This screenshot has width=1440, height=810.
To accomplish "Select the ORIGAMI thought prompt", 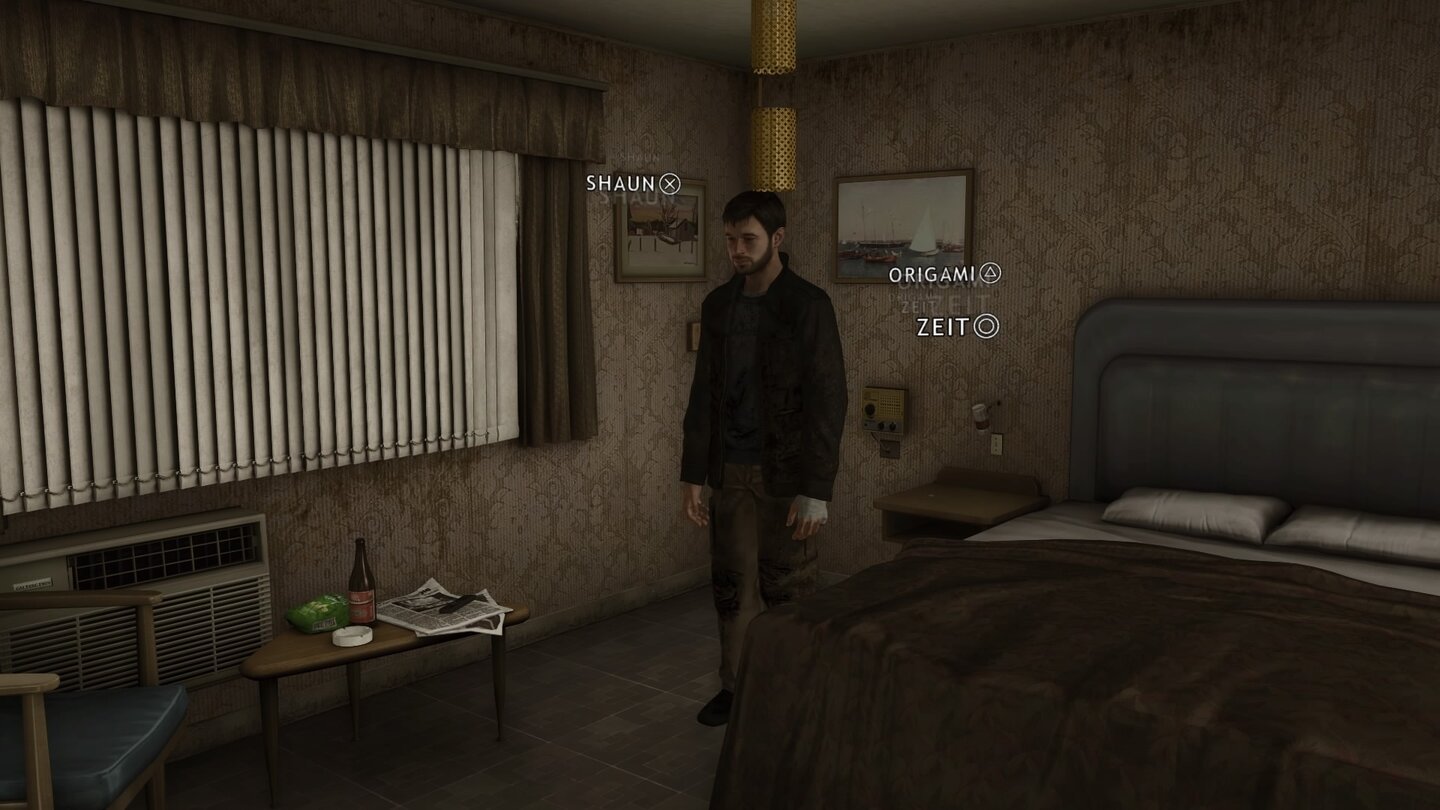I will (x=932, y=271).
